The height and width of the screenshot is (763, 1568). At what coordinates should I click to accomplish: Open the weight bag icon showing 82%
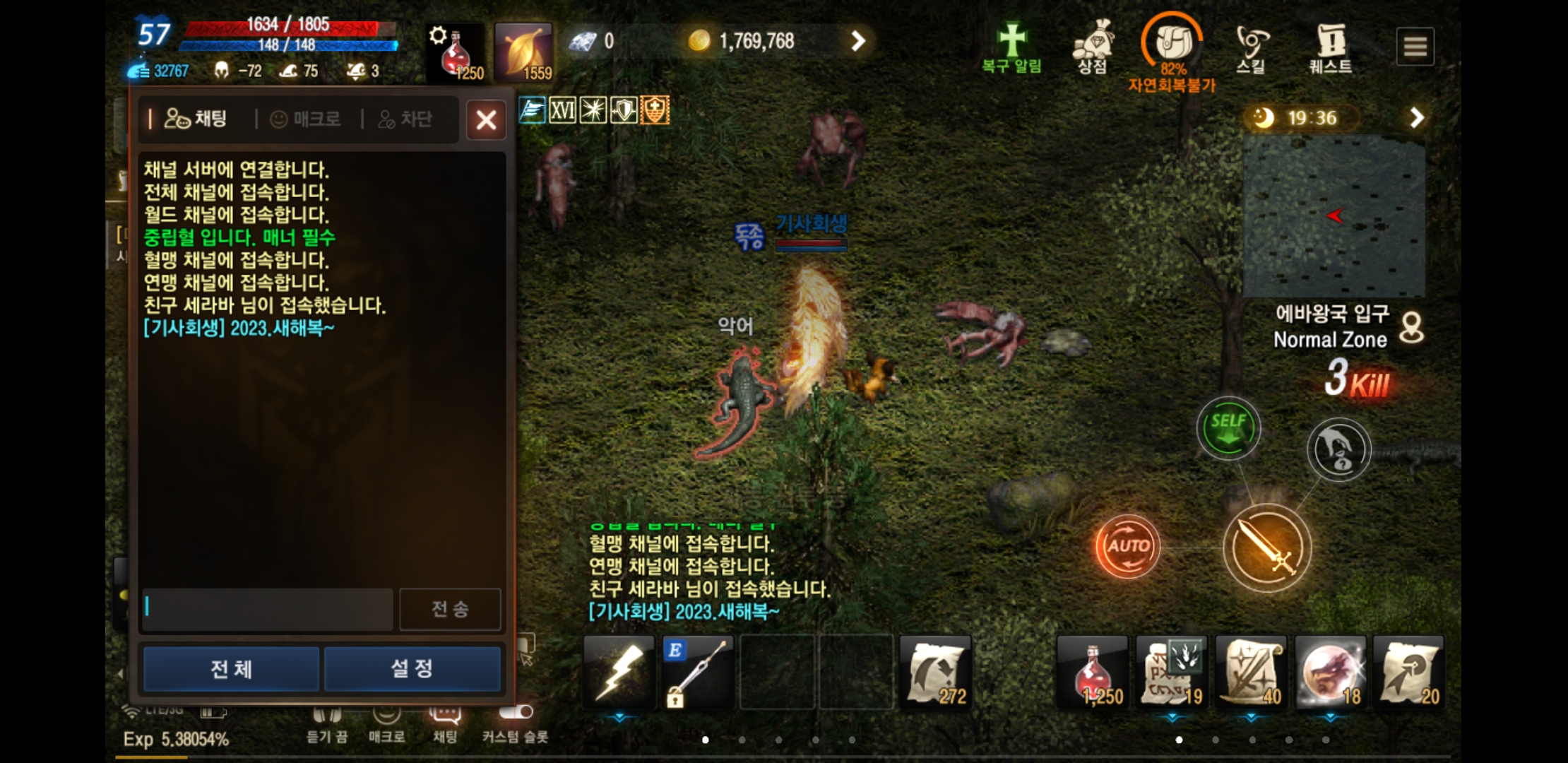click(x=1172, y=44)
